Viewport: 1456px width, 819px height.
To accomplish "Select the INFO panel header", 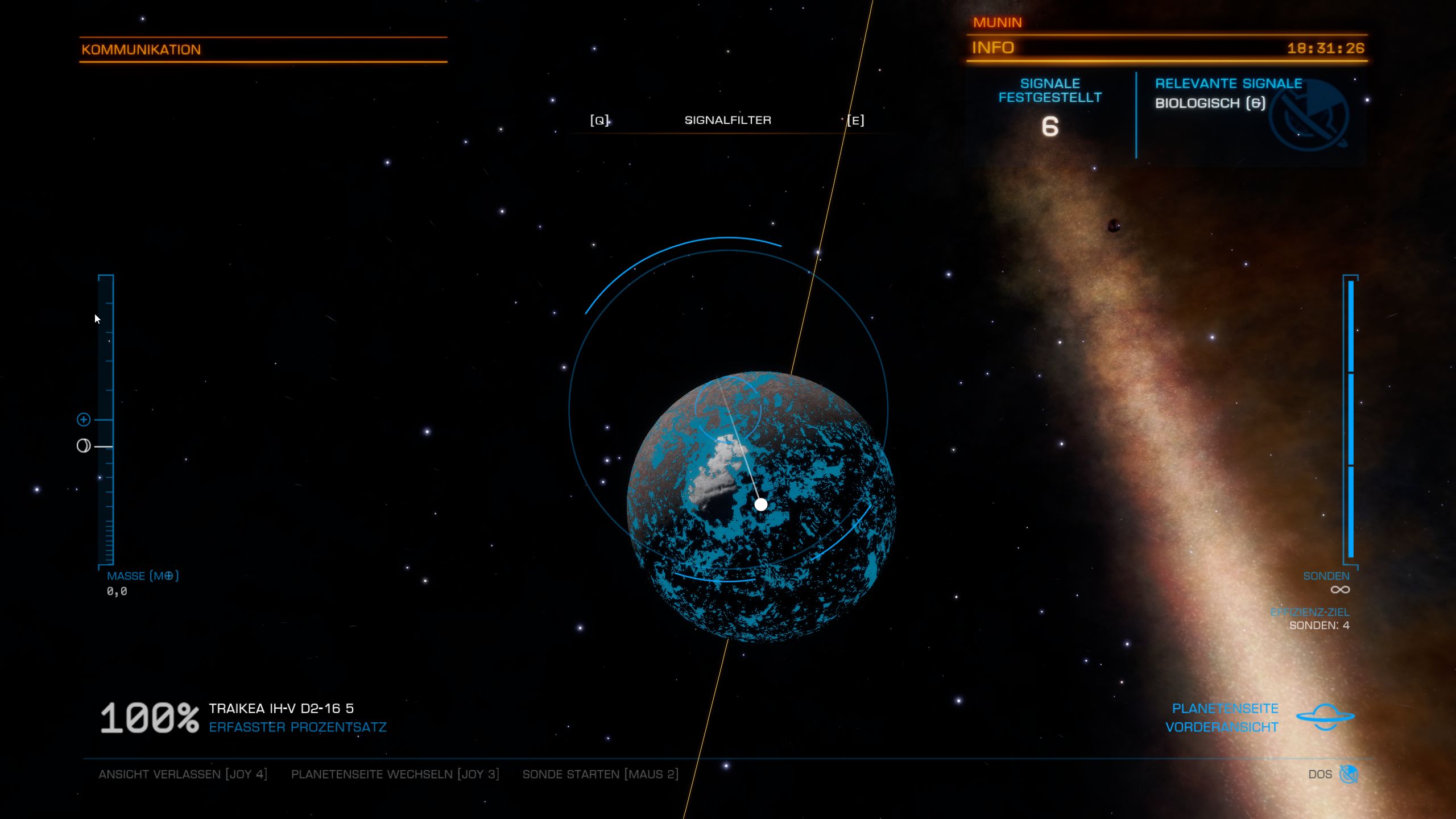I will point(993,48).
